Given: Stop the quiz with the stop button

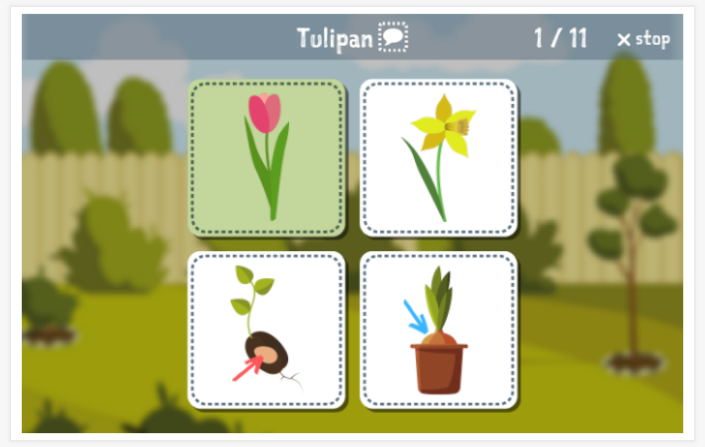Looking at the screenshot, I should click(x=643, y=39).
